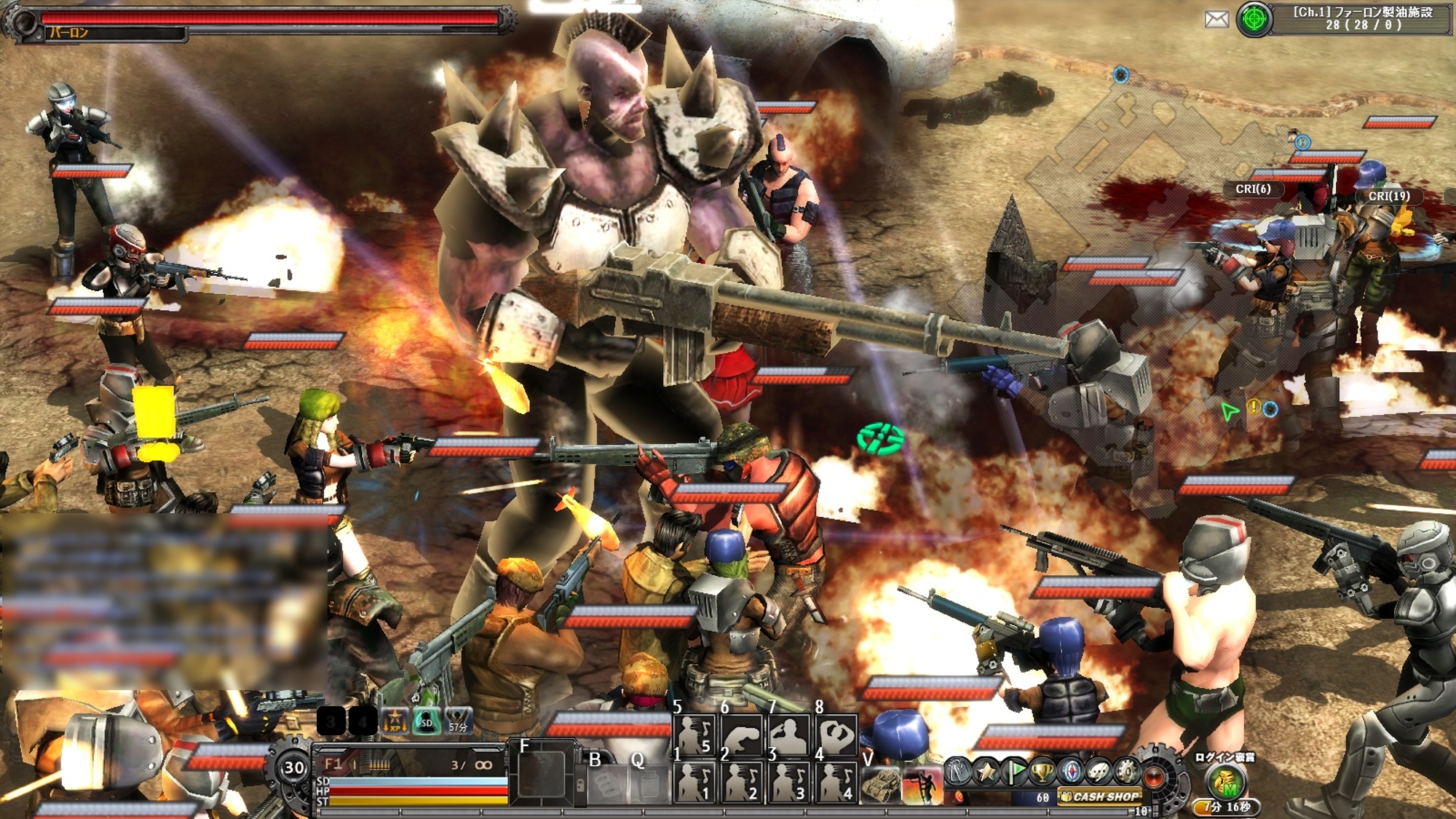Use the salute emote in slot 7
Viewport: 1456px width, 819px height.
coord(789,735)
